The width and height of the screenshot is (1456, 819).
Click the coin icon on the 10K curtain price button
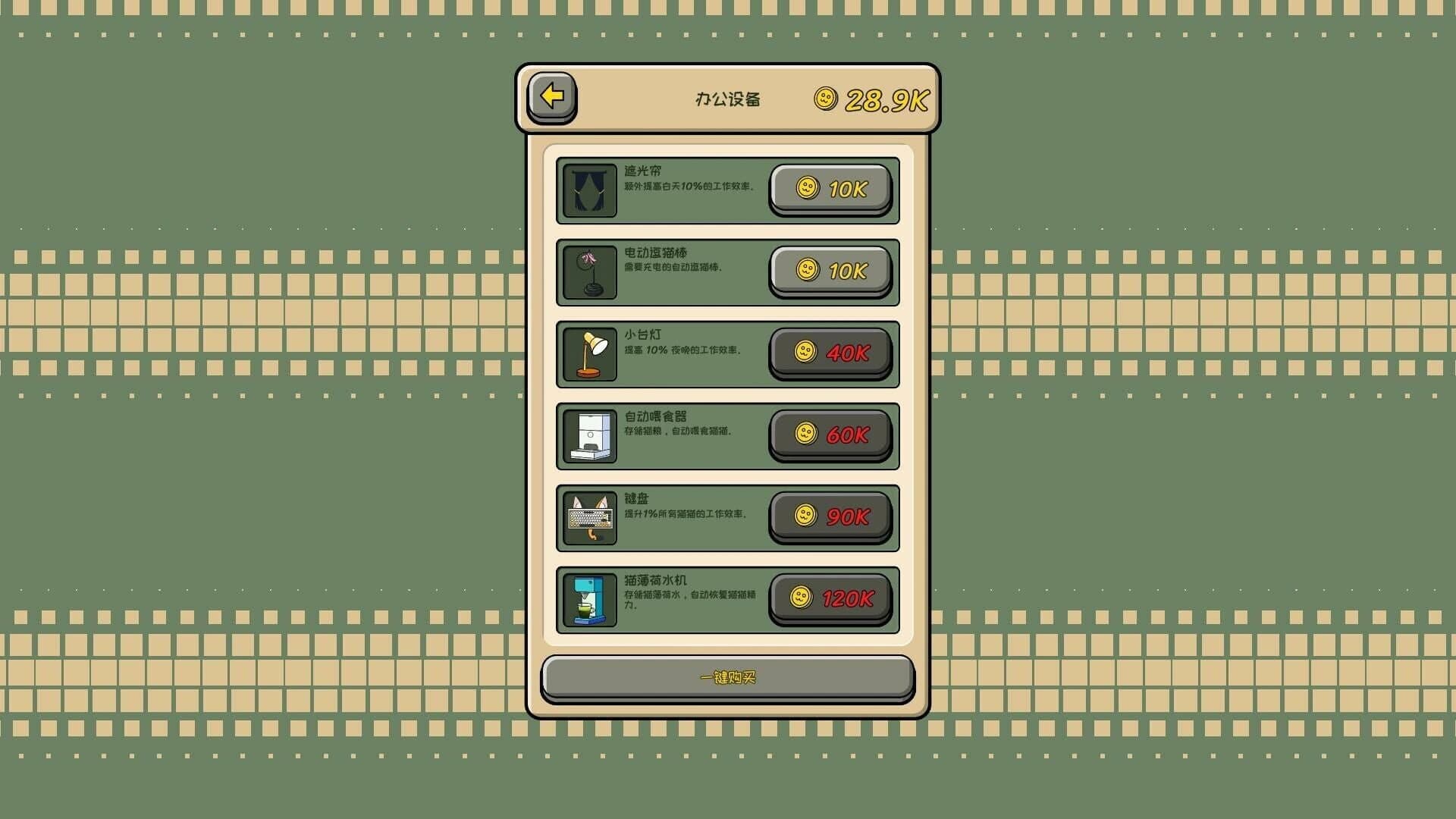[x=806, y=189]
